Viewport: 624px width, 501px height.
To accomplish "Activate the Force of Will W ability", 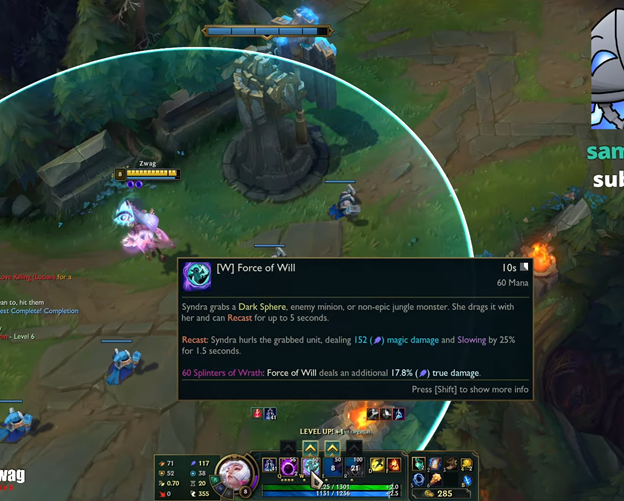I will 311,466.
